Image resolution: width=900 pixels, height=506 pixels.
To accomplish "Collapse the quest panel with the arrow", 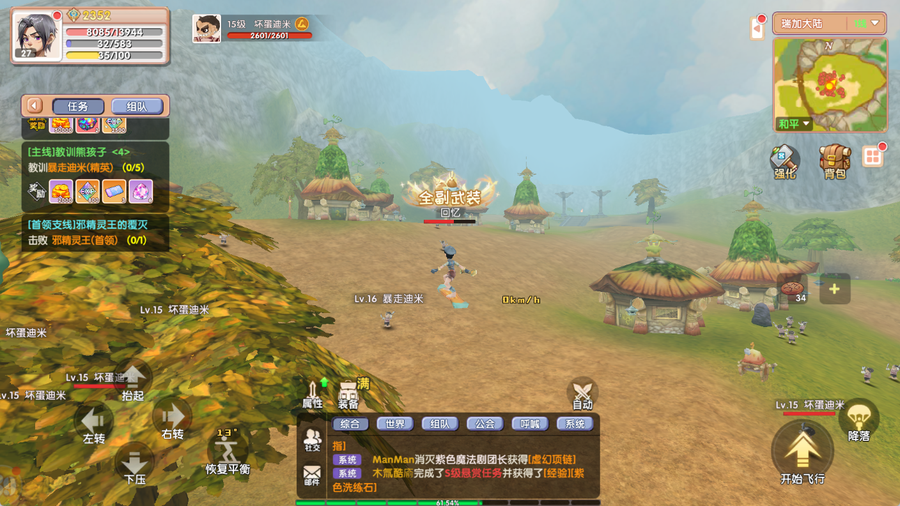I will [34, 106].
